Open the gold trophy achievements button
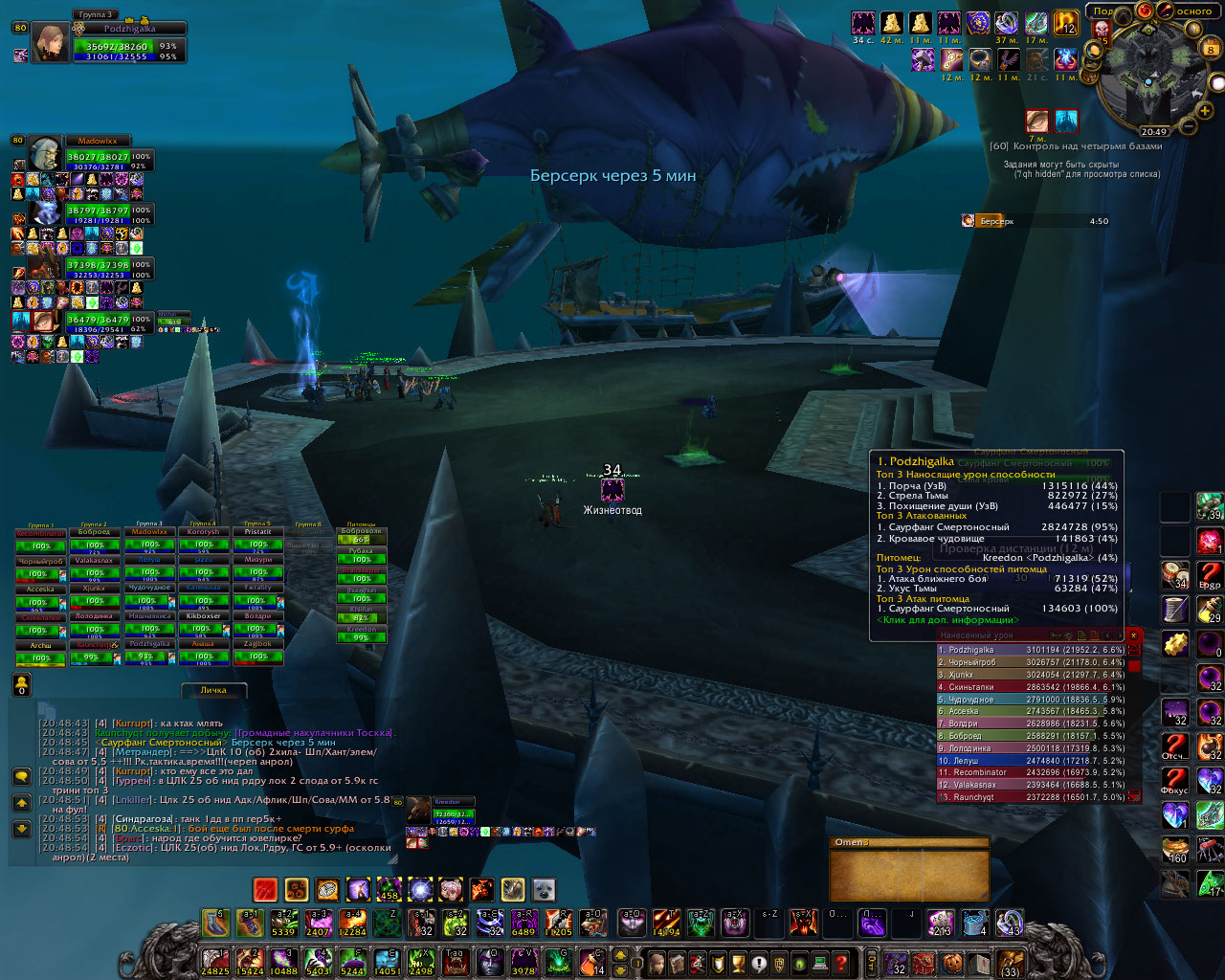The image size is (1225, 980). click(x=738, y=962)
